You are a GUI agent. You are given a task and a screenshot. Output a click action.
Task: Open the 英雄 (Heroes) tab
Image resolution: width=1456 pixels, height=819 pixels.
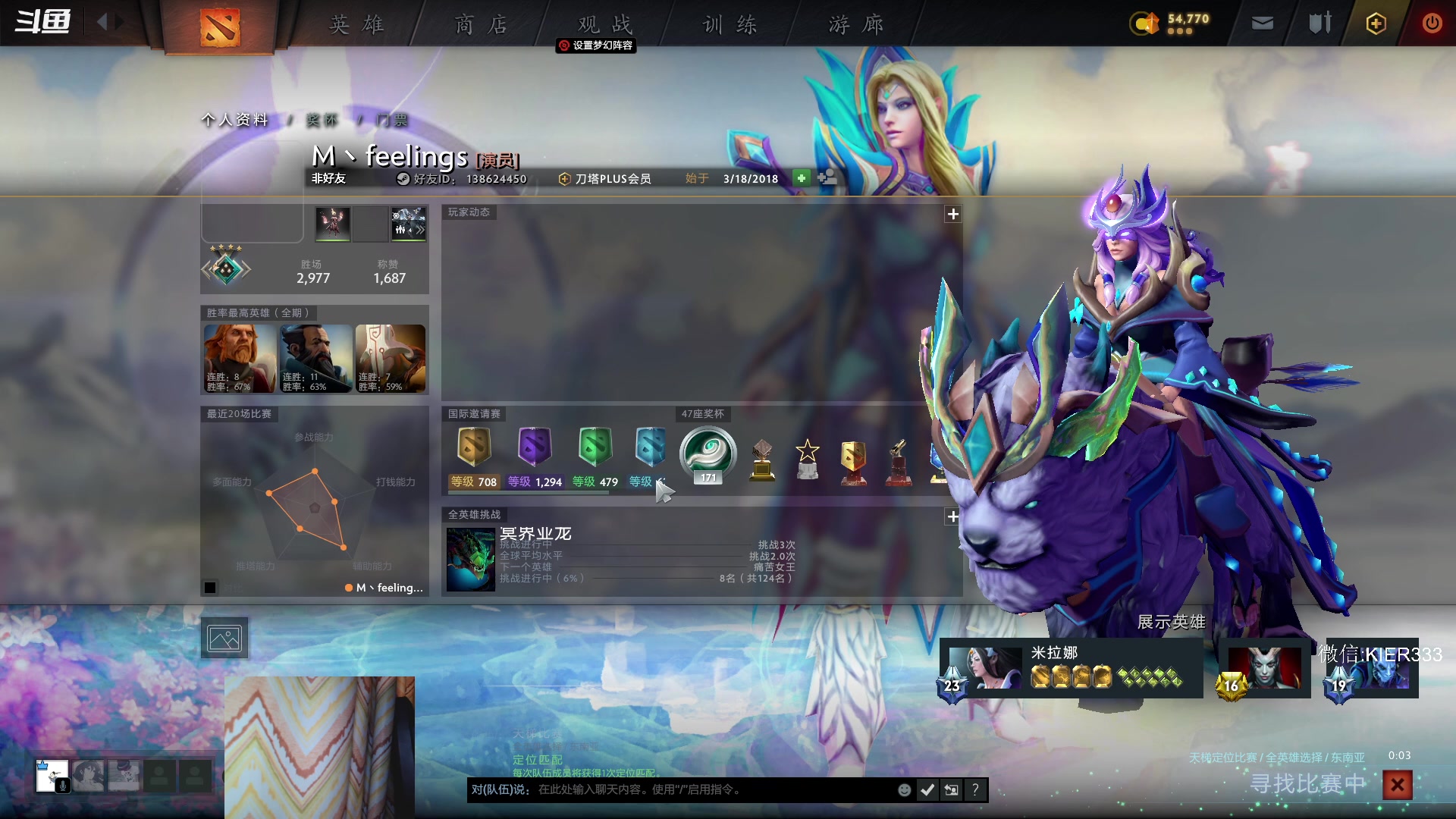356,24
